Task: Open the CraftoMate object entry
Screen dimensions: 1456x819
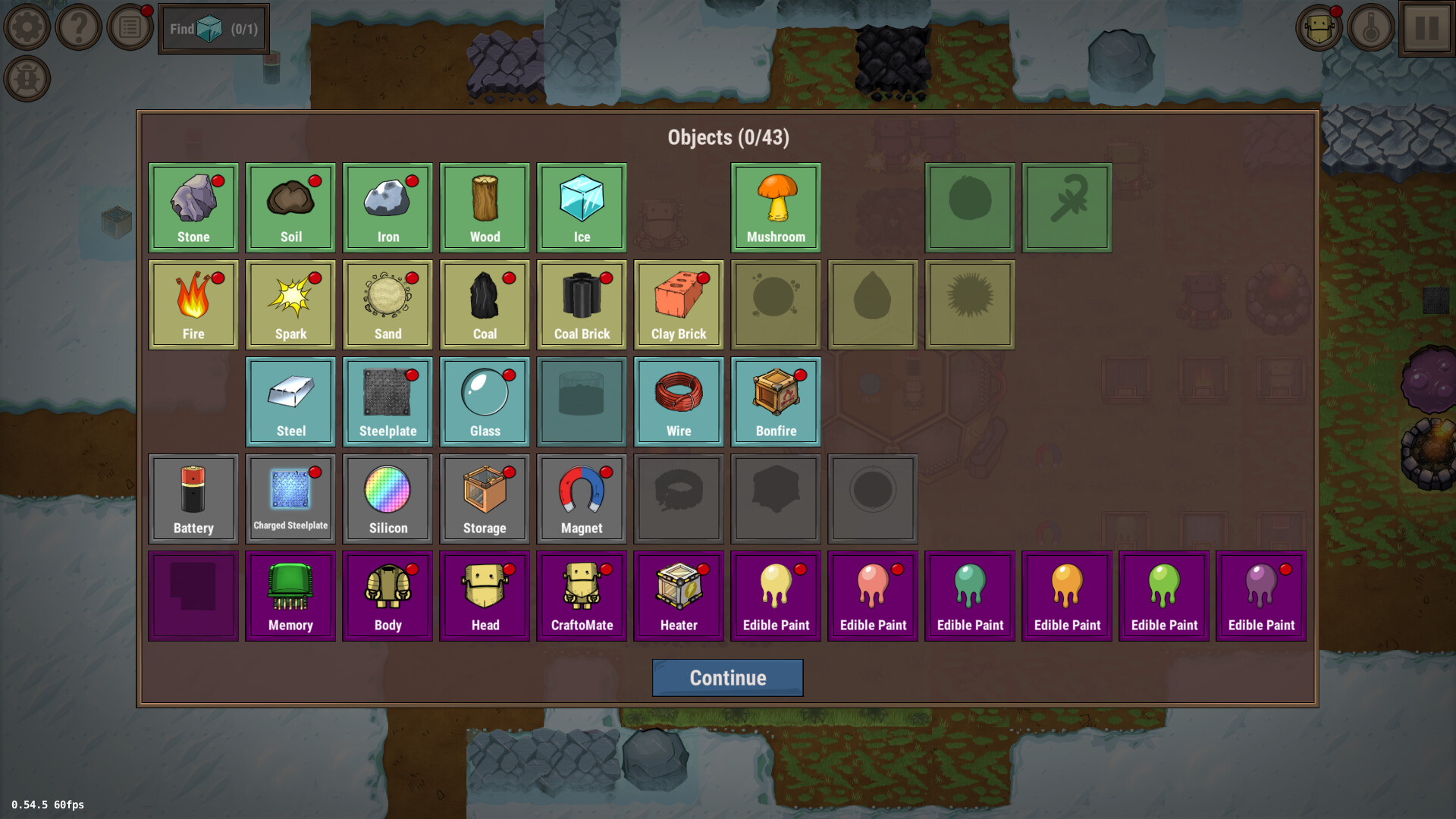Action: (x=582, y=595)
